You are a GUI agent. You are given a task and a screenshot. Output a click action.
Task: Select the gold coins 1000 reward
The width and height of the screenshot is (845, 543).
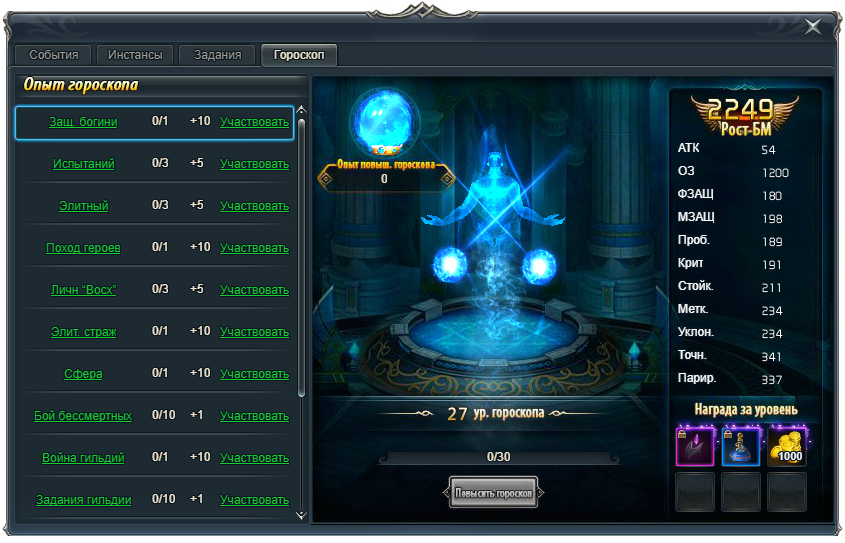[787, 446]
